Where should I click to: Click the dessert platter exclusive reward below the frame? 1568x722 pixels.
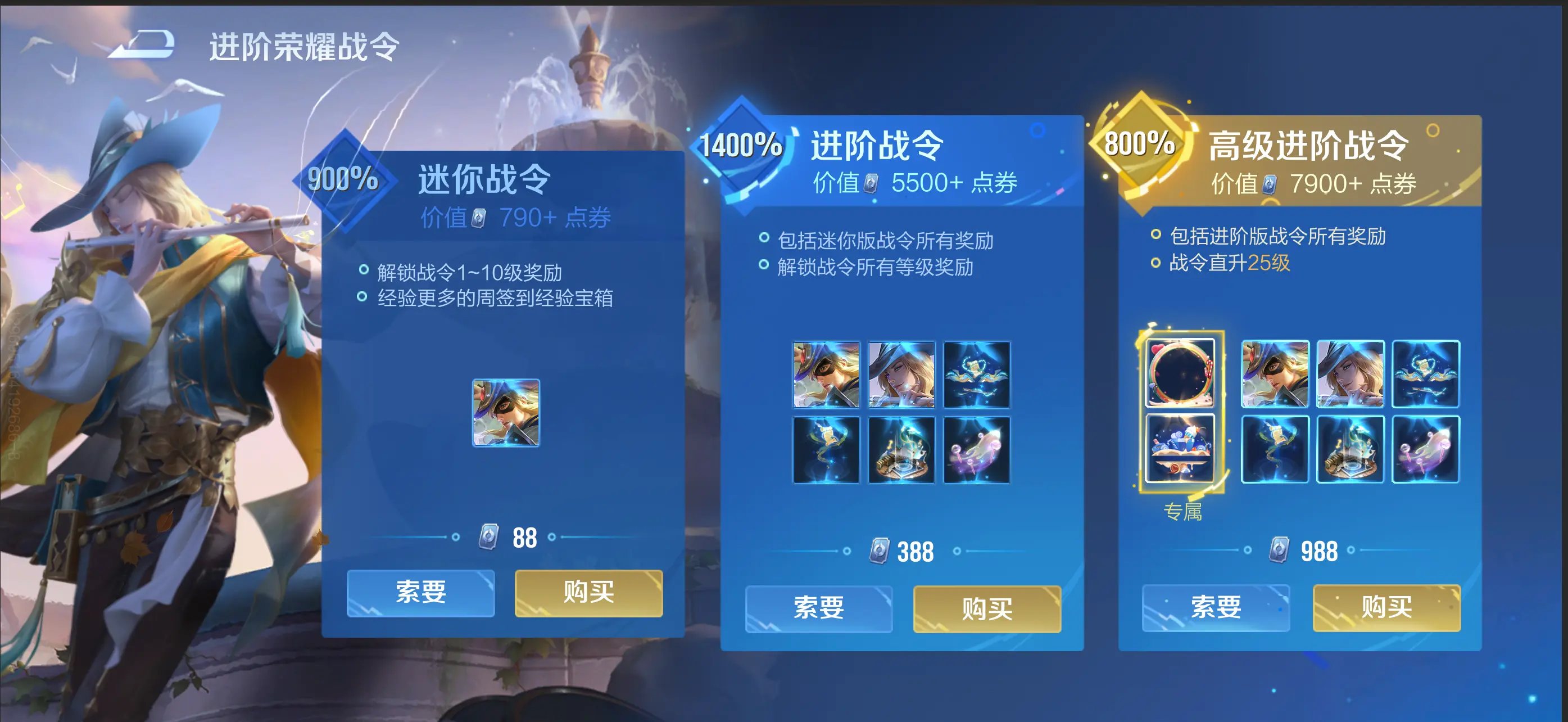coord(1181,449)
